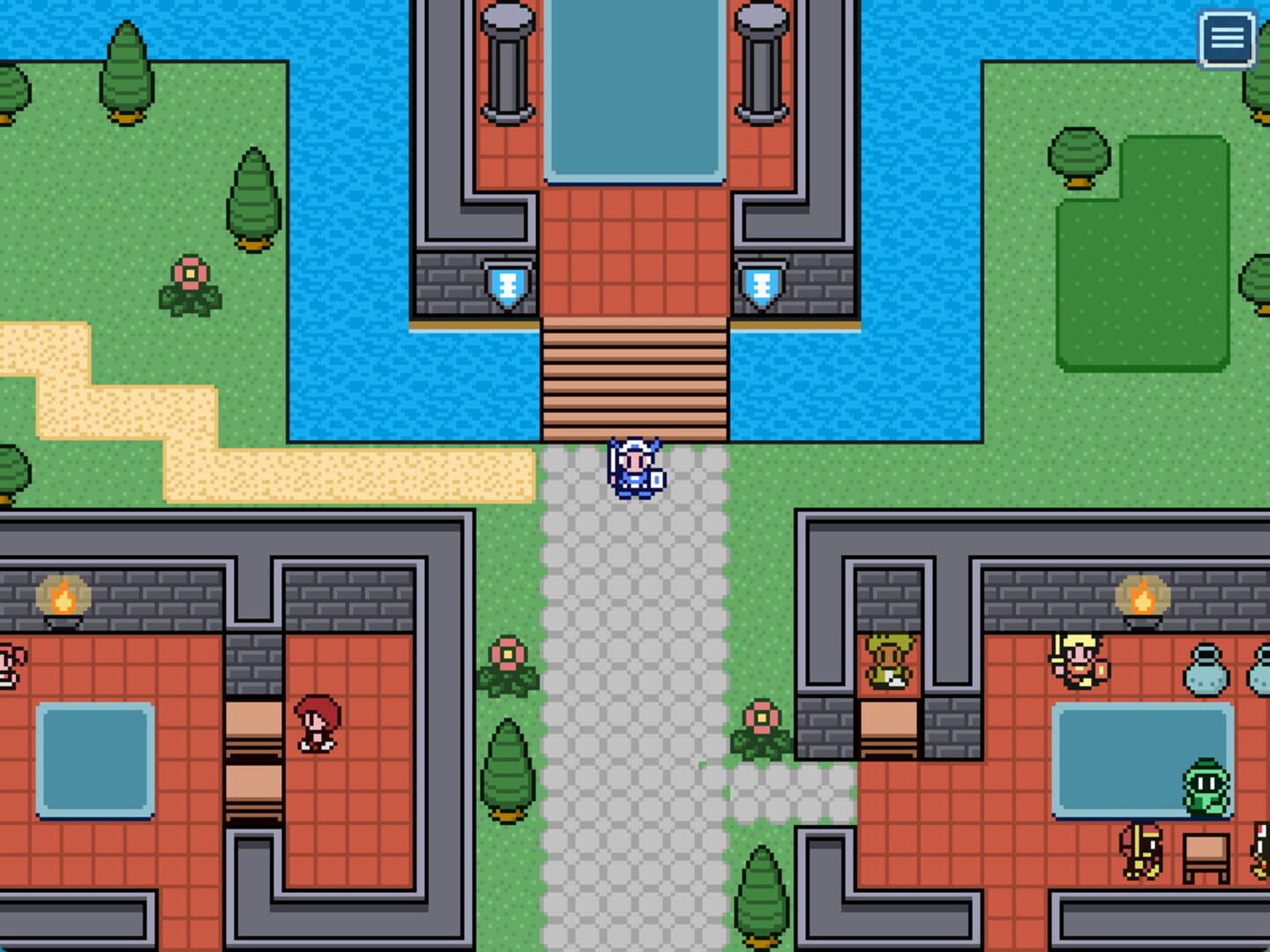Select the temple pool at the top of the screen
The image size is (1270, 952).
[x=635, y=88]
